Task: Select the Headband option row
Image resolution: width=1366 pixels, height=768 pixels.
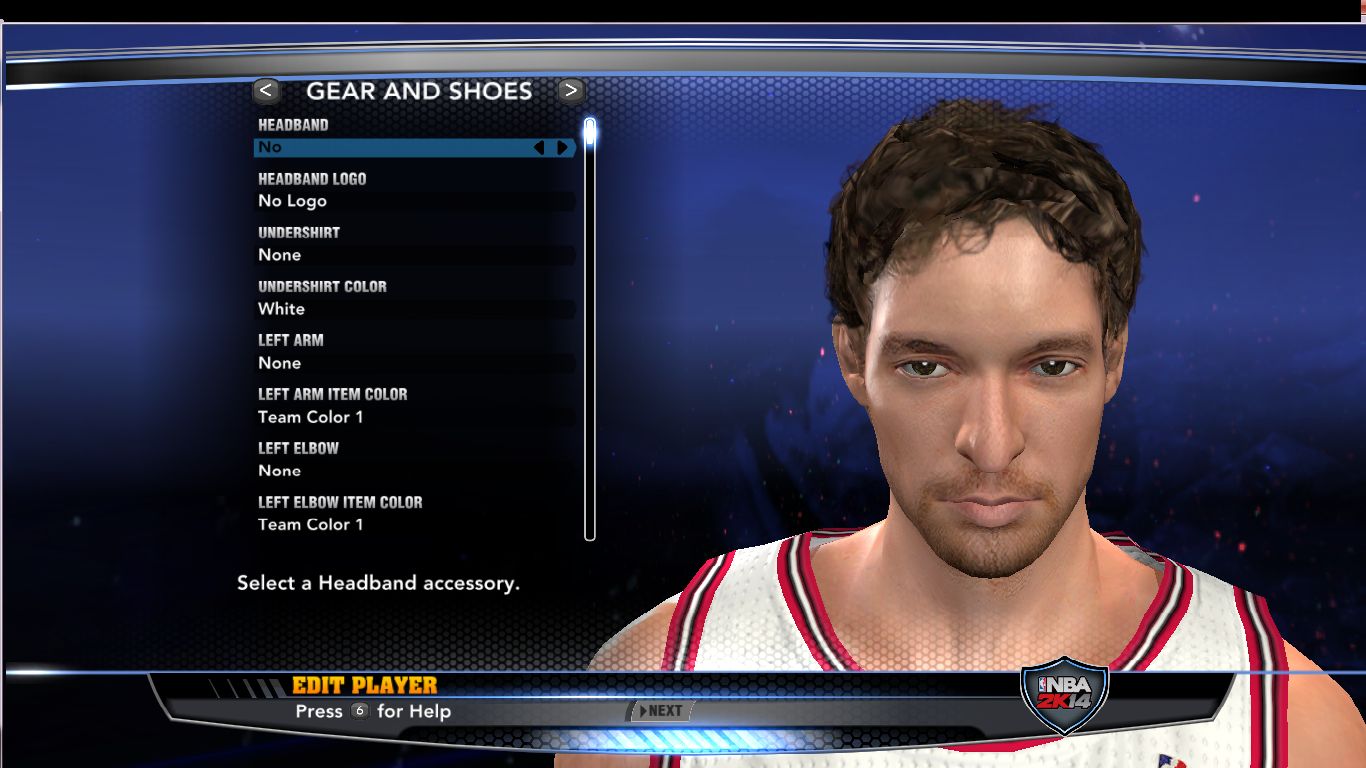Action: point(400,147)
